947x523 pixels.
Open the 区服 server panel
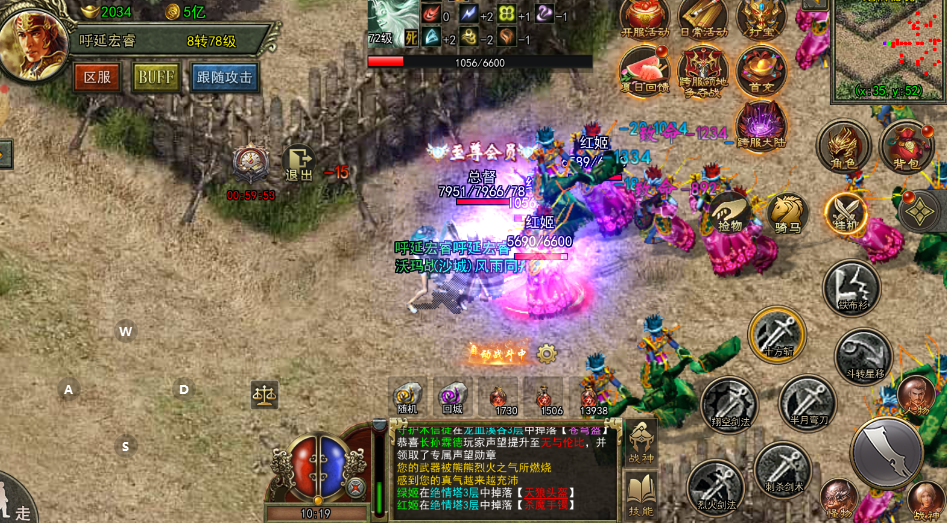point(97,77)
